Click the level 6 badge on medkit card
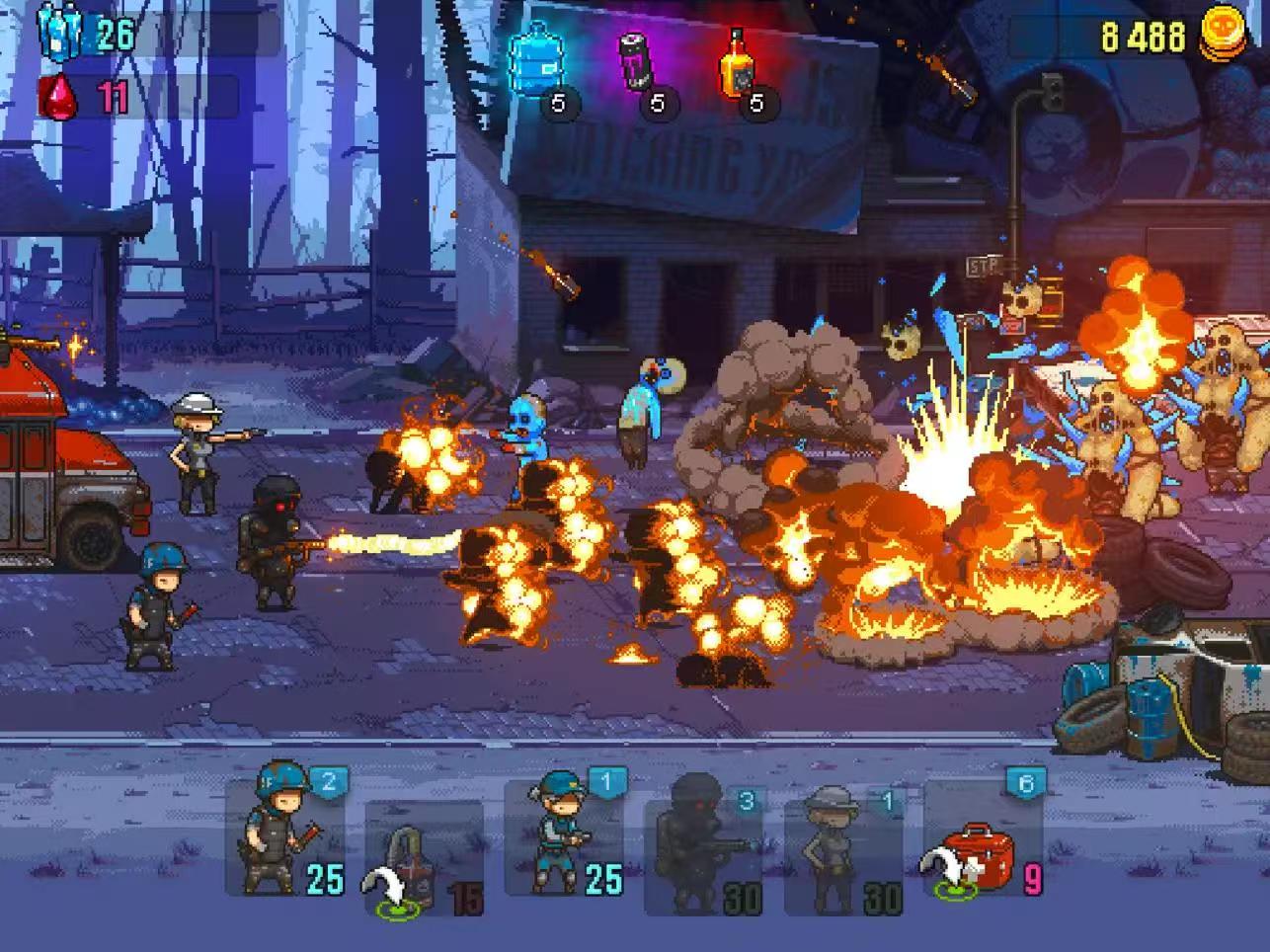The image size is (1270, 952). 1024,781
